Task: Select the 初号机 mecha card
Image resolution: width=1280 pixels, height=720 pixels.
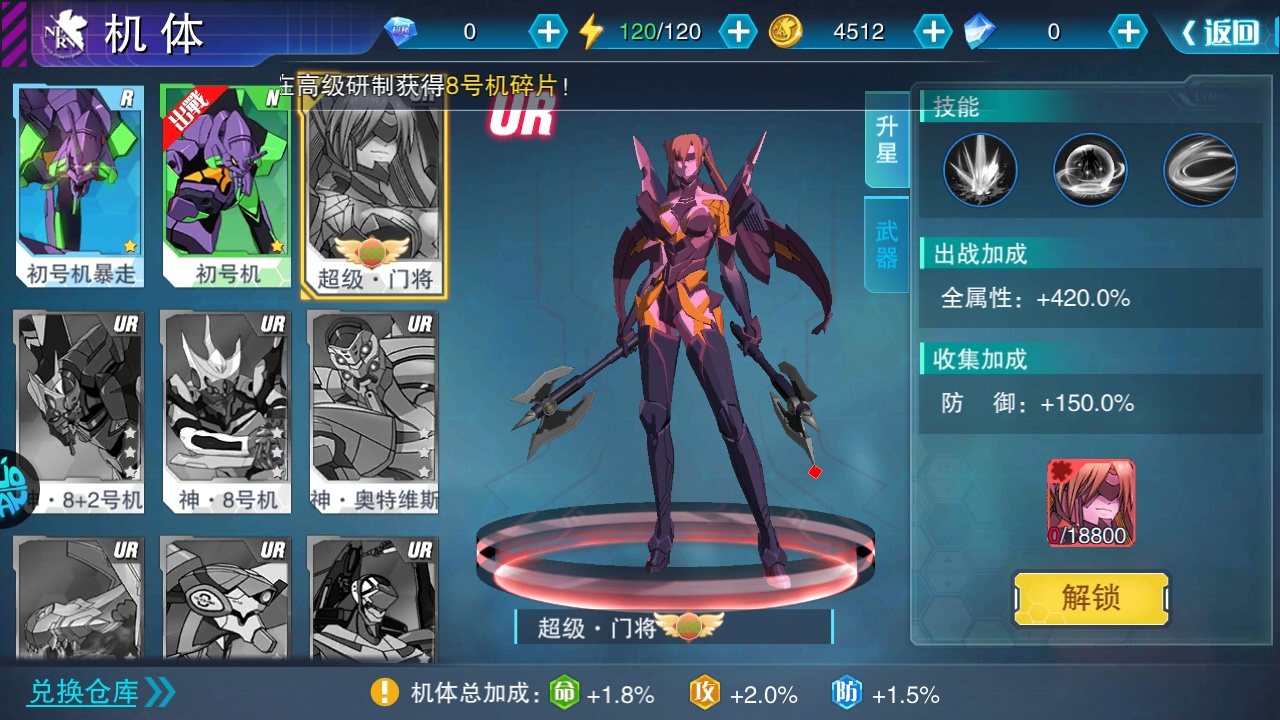Action: (226, 187)
